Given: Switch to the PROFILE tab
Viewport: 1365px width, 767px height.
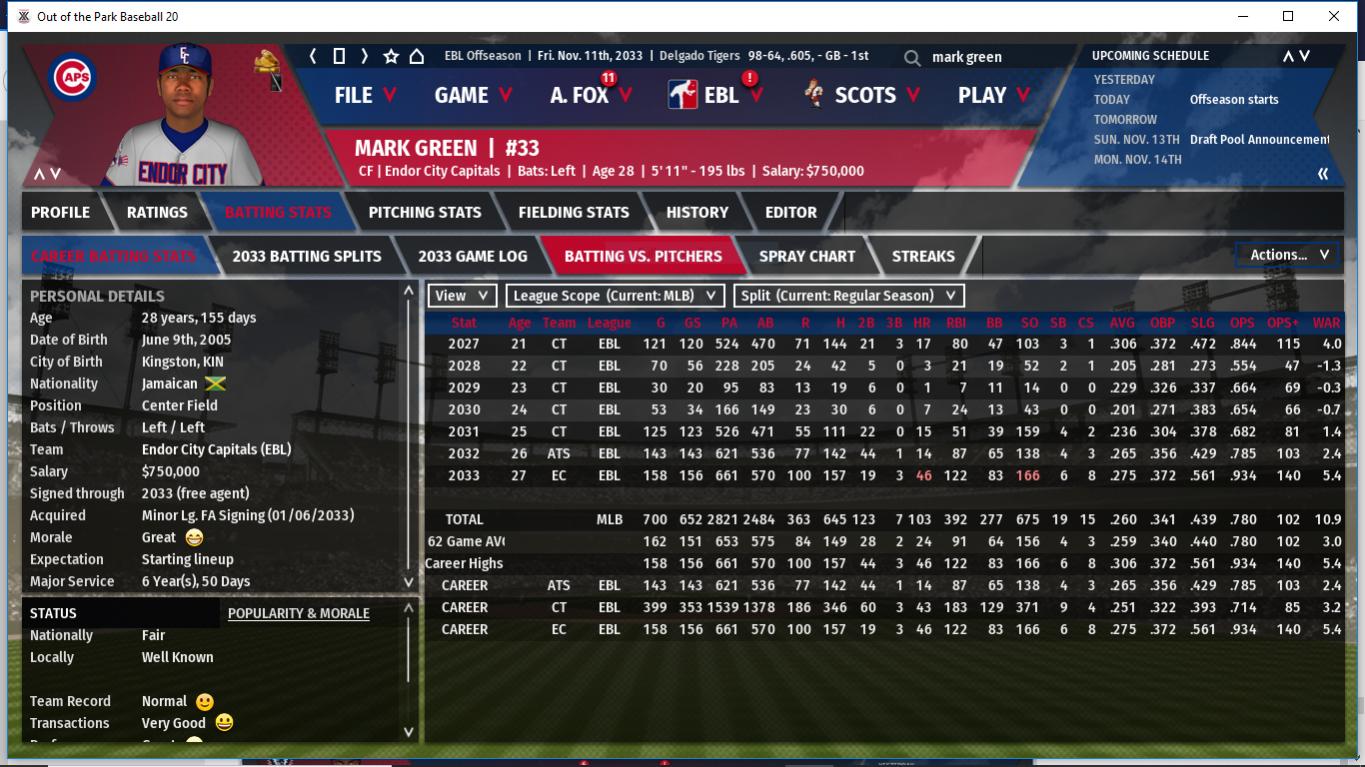Looking at the screenshot, I should tap(60, 212).
